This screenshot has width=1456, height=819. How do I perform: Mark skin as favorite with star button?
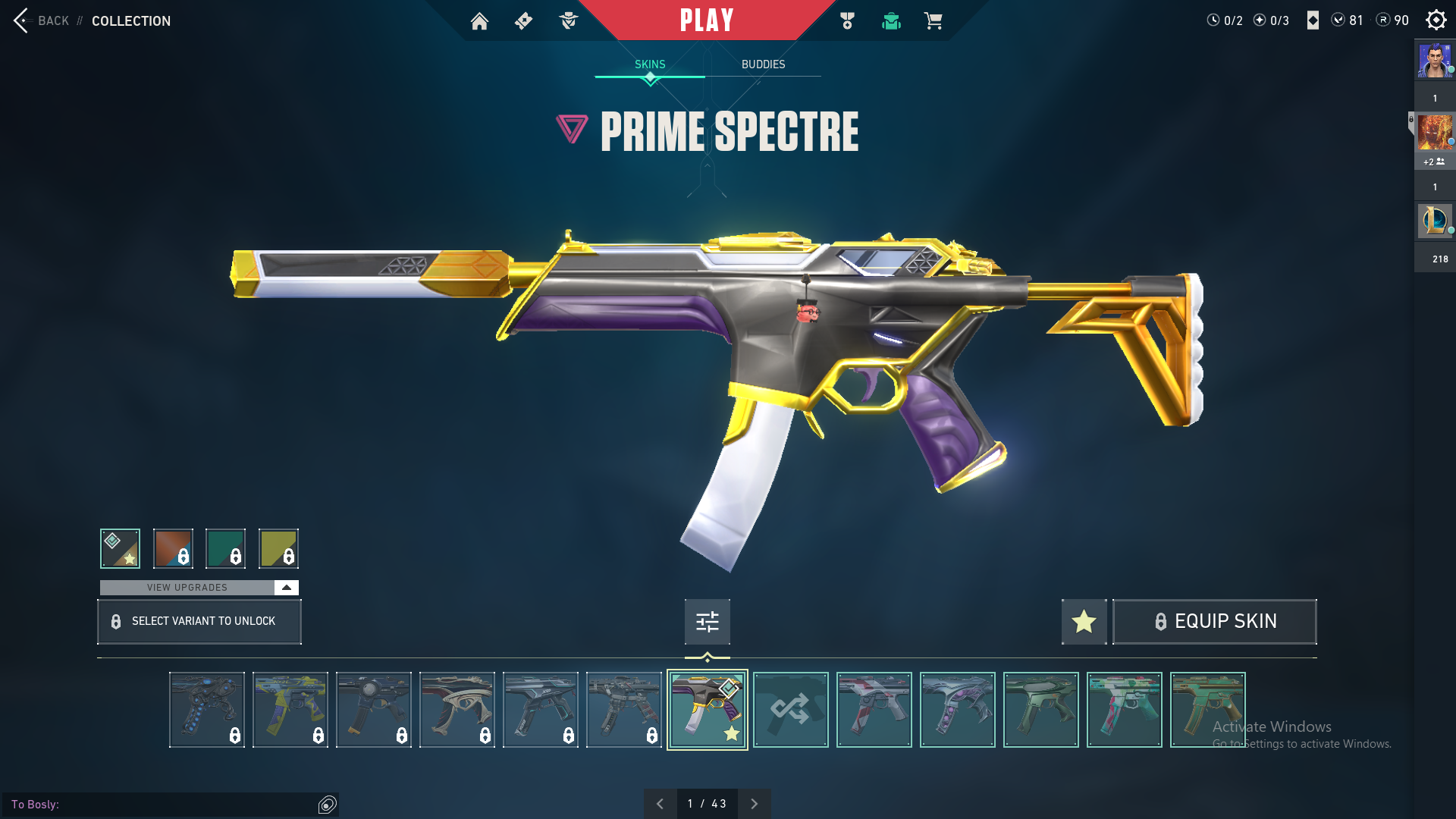[1084, 622]
